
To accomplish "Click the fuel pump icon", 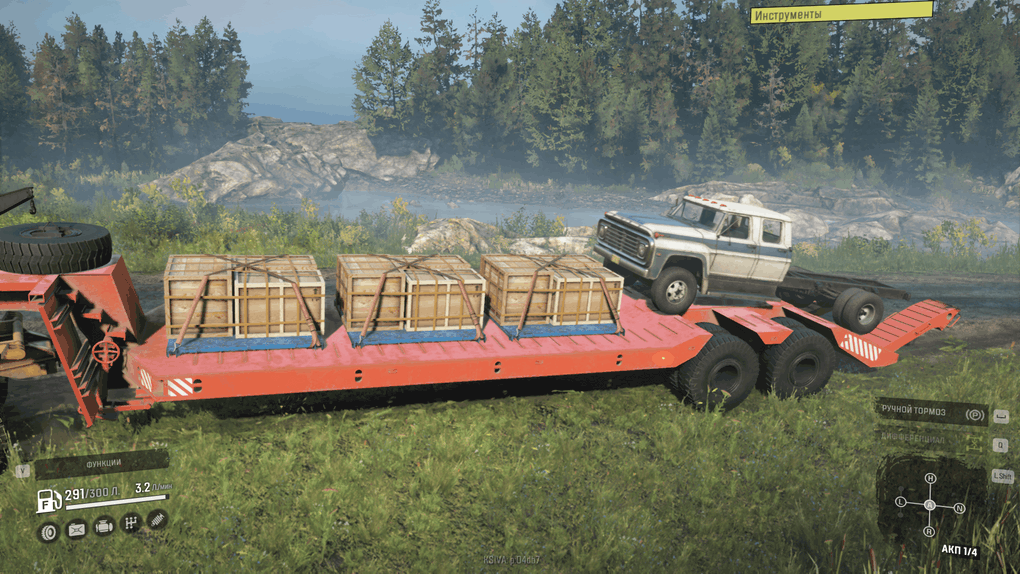I will 48,499.
